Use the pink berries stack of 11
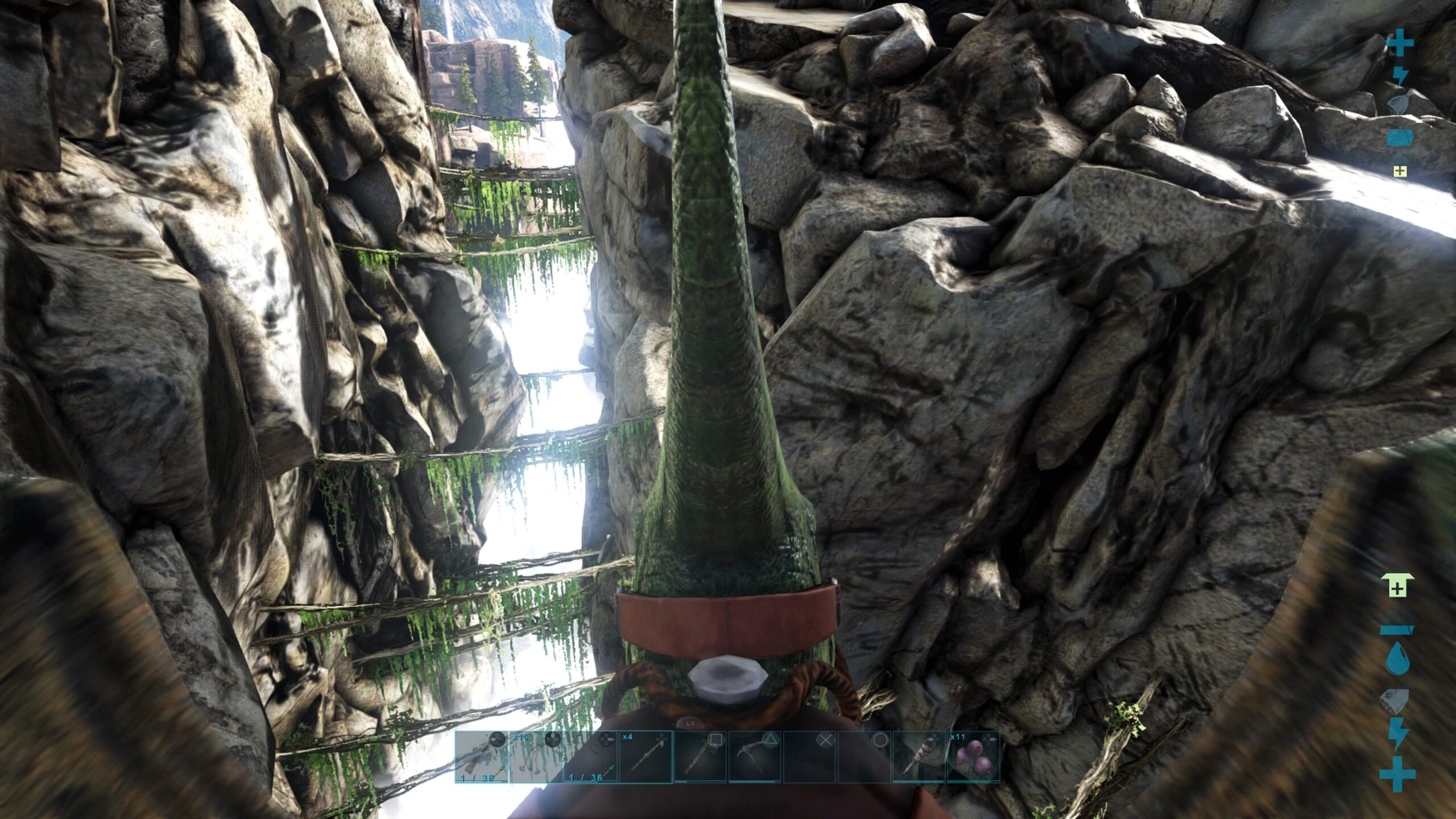 tap(973, 757)
